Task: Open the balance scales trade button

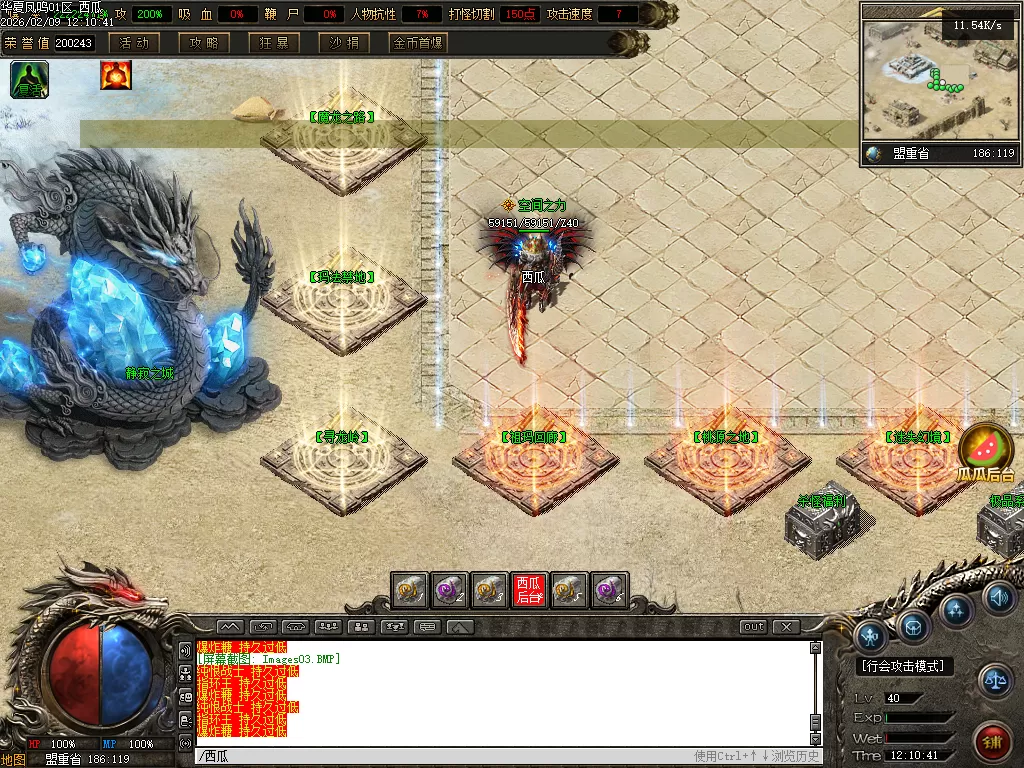Action: pyautogui.click(x=994, y=682)
